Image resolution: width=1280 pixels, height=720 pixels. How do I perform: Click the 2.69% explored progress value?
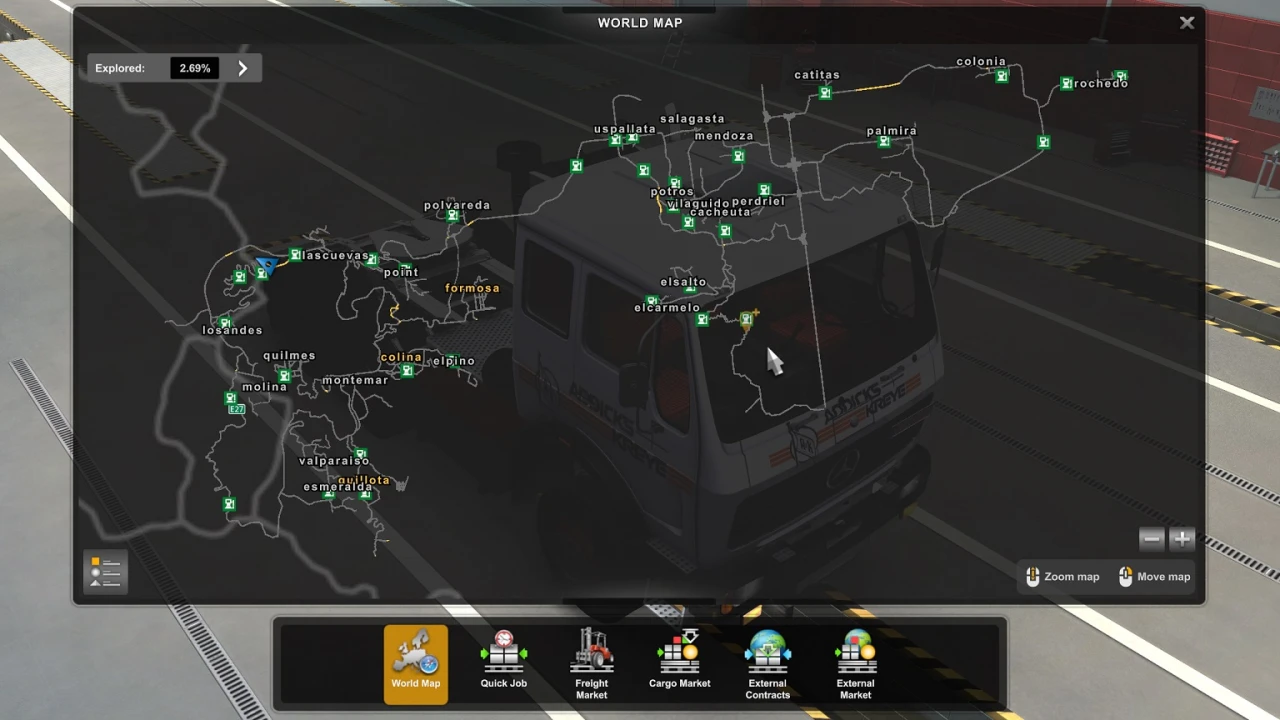(x=194, y=68)
